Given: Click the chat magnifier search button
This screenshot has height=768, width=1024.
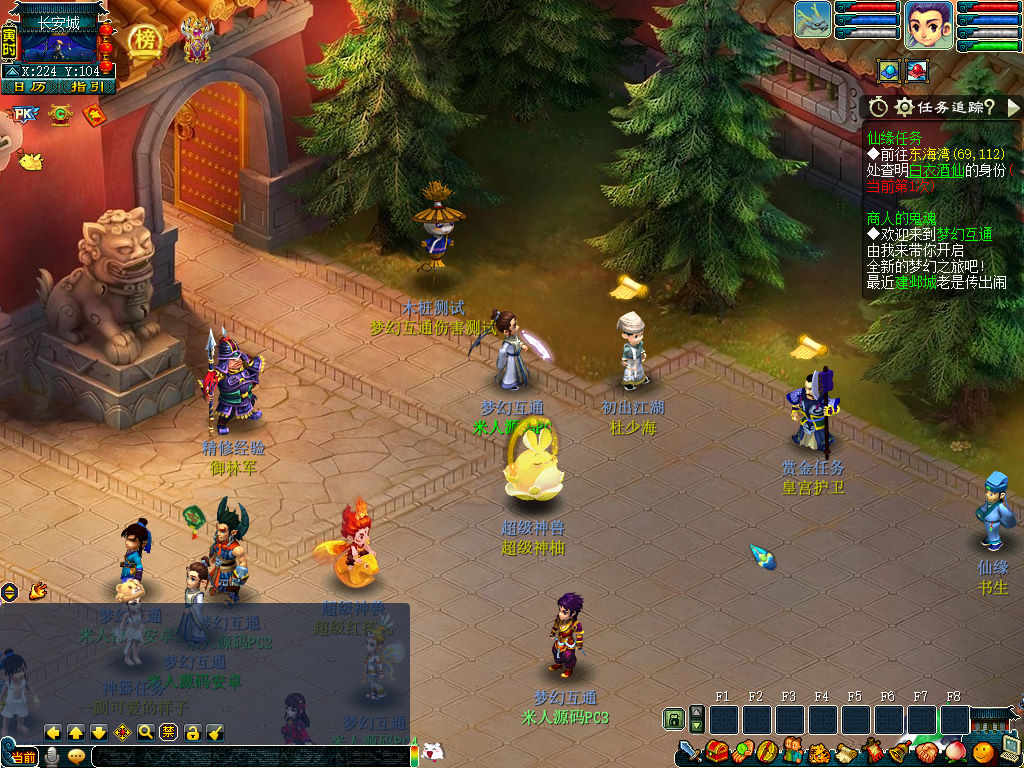Looking at the screenshot, I should coord(146,732).
